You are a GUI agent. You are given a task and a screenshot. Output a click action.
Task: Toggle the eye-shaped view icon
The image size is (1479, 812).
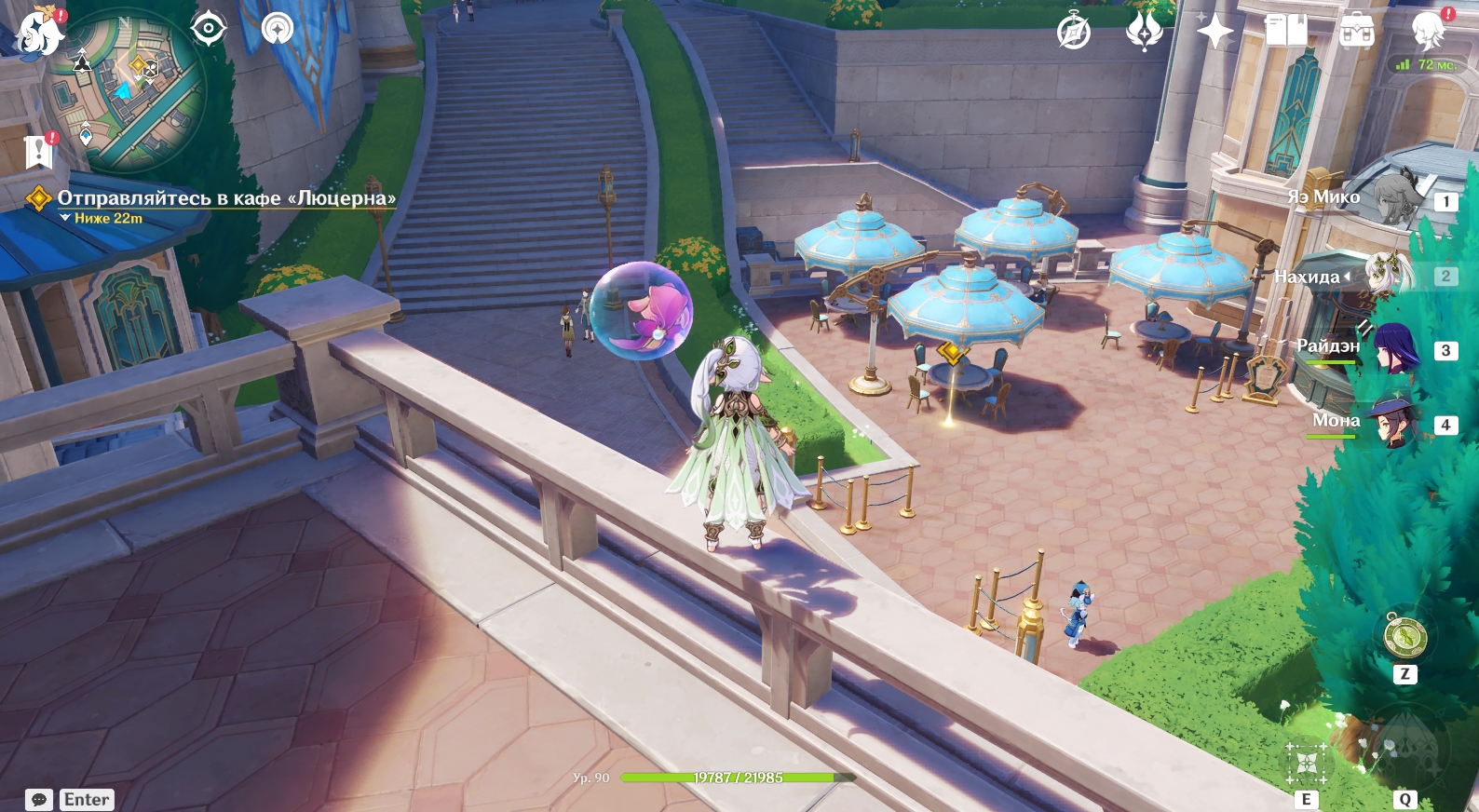pyautogui.click(x=208, y=29)
